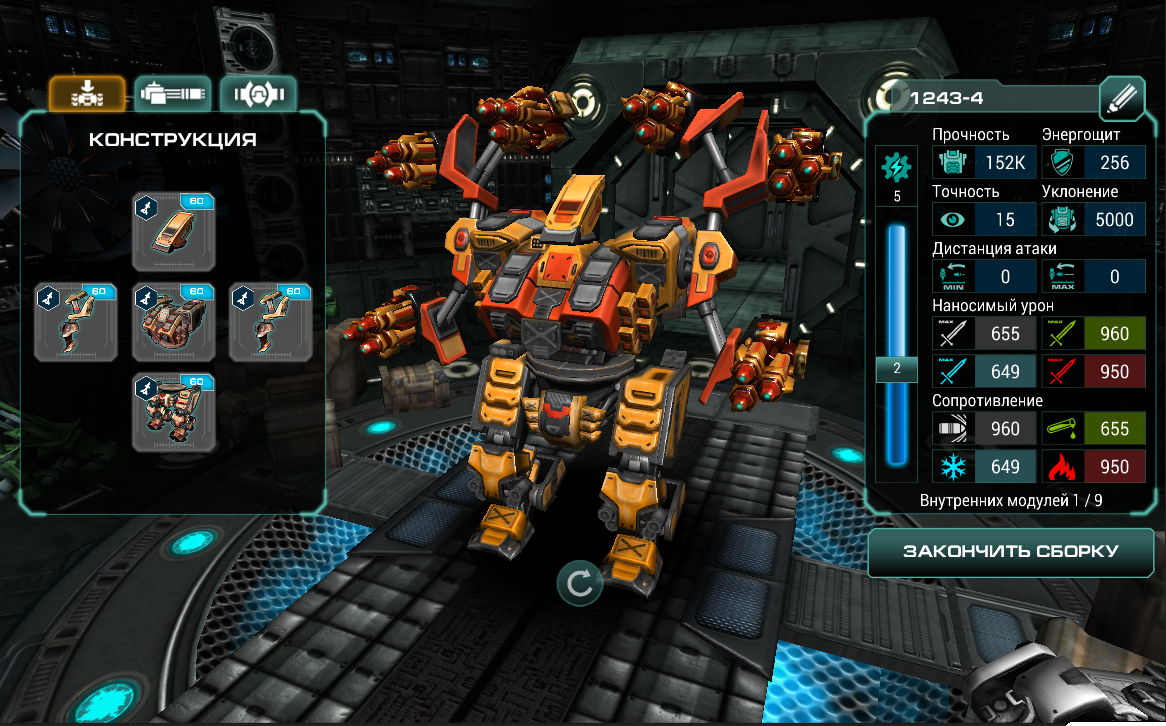The height and width of the screenshot is (726, 1166).
Task: Edit the mech name with pencil button
Action: pos(1121,98)
